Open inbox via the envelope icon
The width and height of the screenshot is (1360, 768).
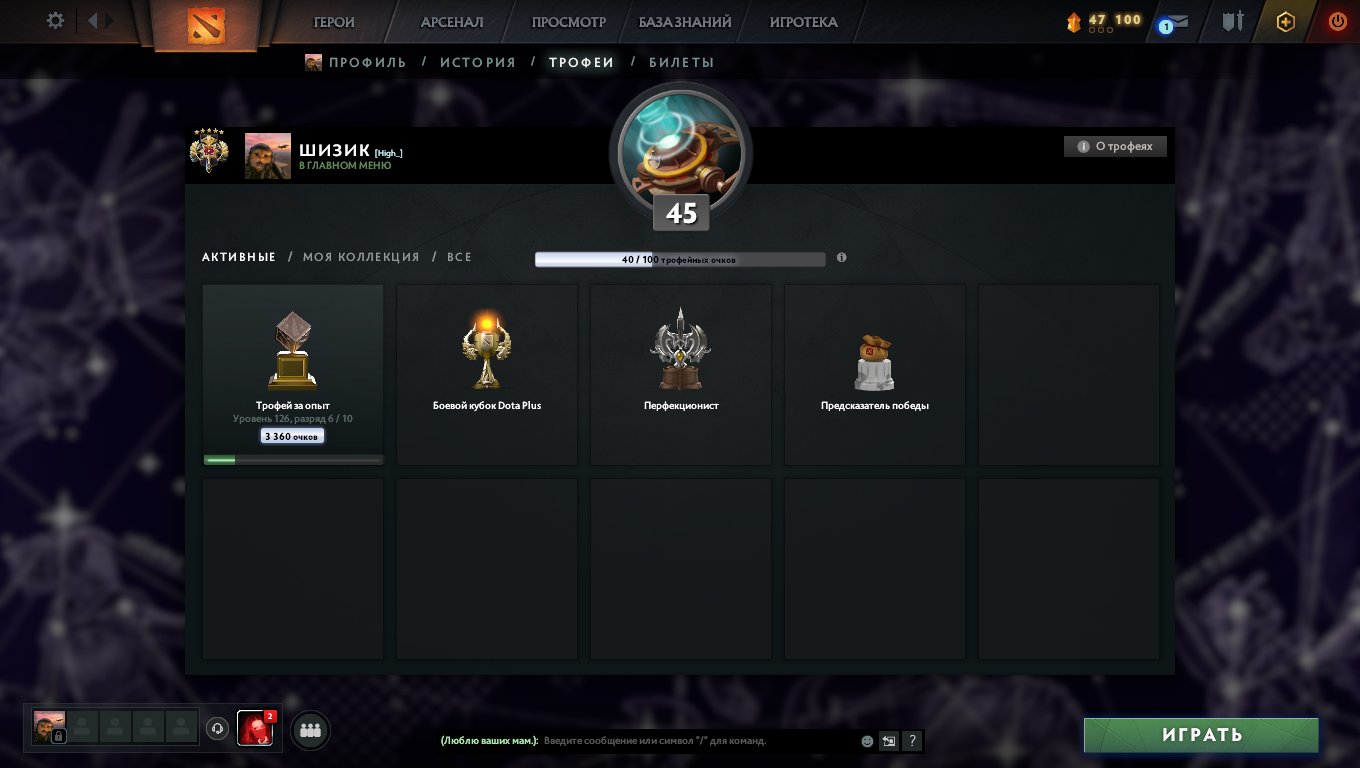[1182, 20]
